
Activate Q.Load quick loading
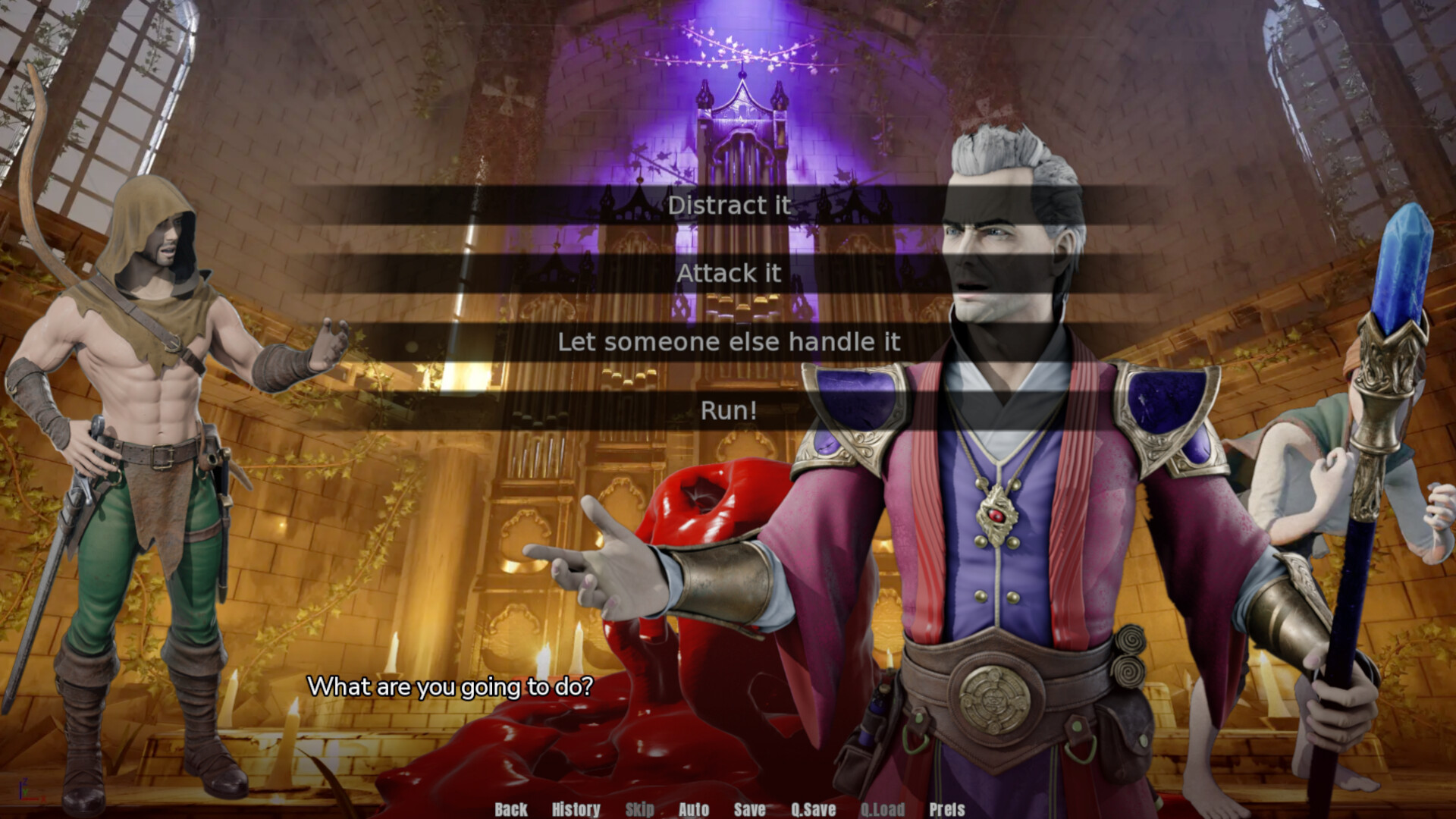[x=883, y=810]
